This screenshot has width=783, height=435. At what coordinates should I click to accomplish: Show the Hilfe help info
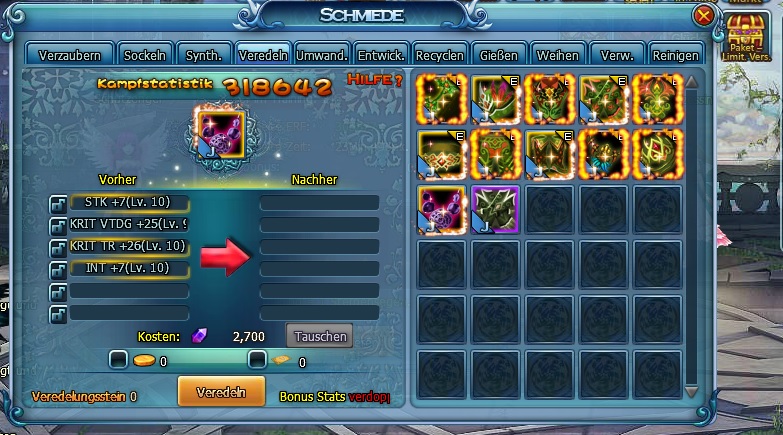coord(374,80)
